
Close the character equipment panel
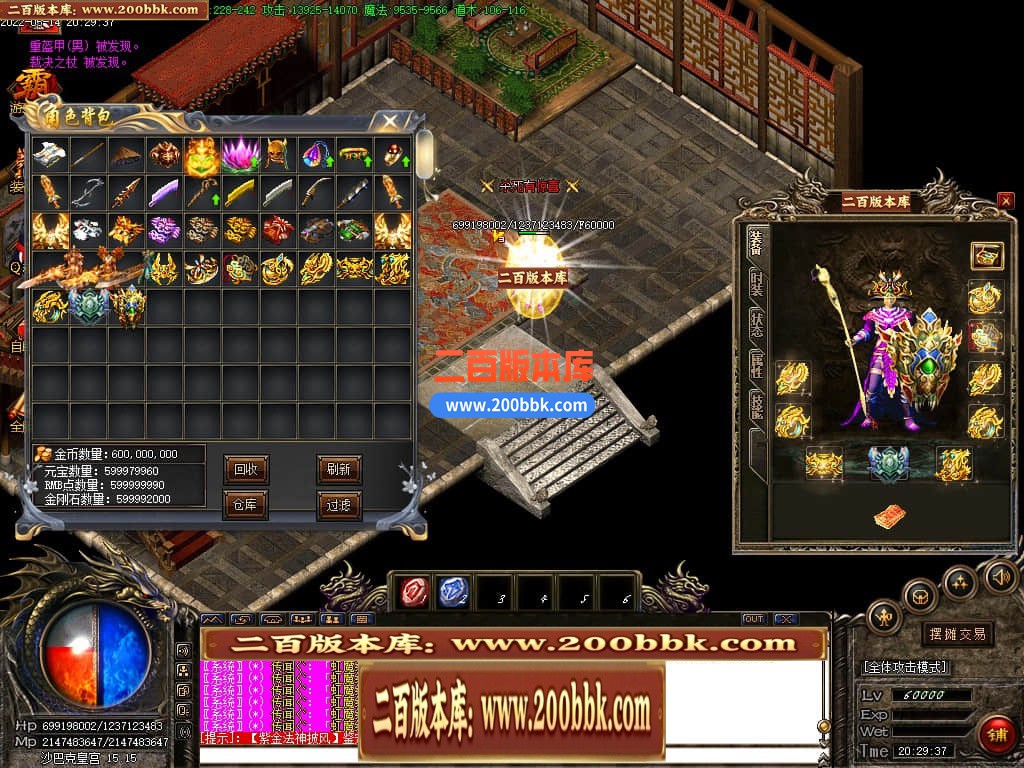tap(1005, 201)
